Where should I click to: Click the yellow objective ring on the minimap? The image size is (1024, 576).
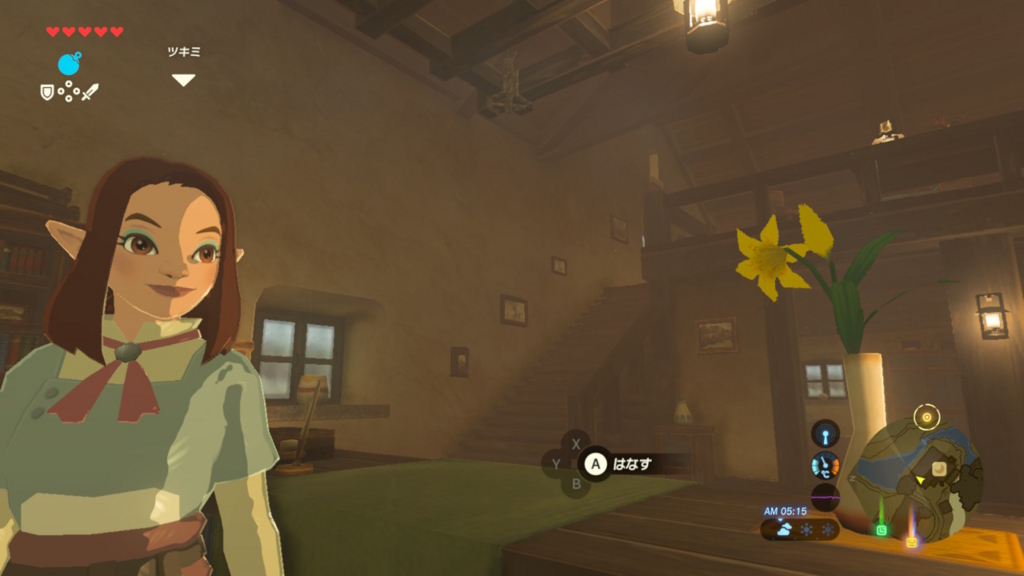click(x=927, y=416)
